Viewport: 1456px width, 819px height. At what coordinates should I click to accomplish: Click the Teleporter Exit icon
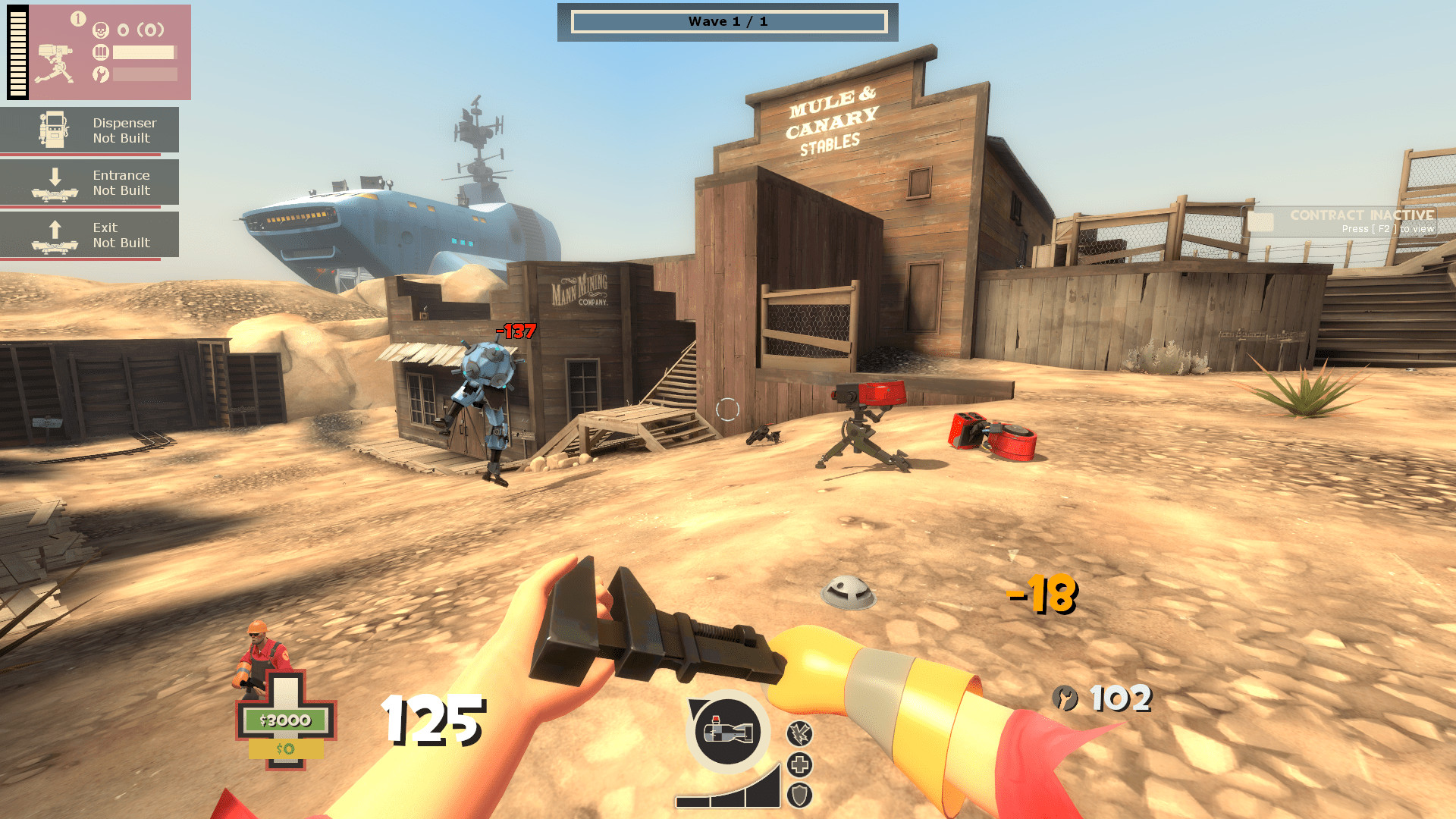[x=53, y=234]
